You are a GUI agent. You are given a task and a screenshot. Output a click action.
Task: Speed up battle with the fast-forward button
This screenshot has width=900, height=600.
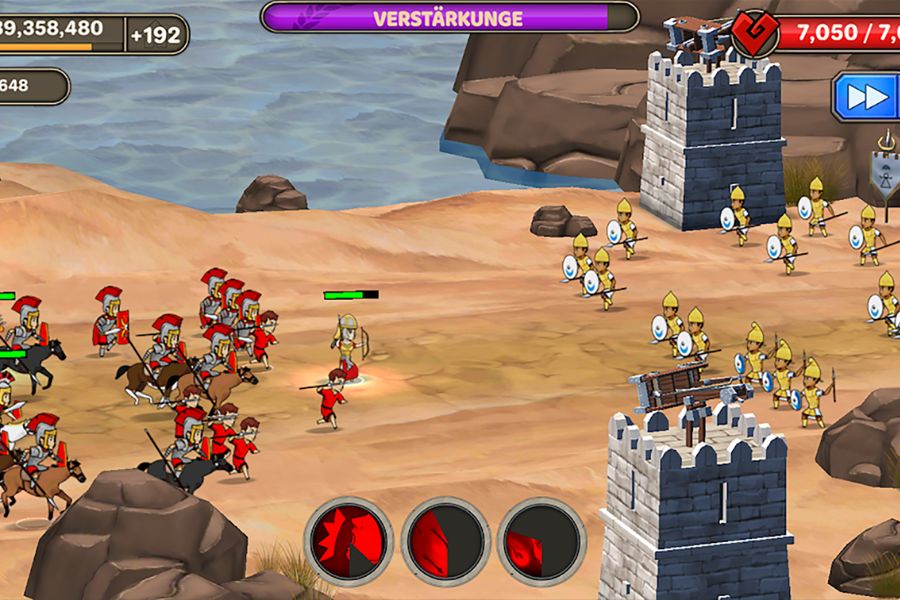click(866, 96)
